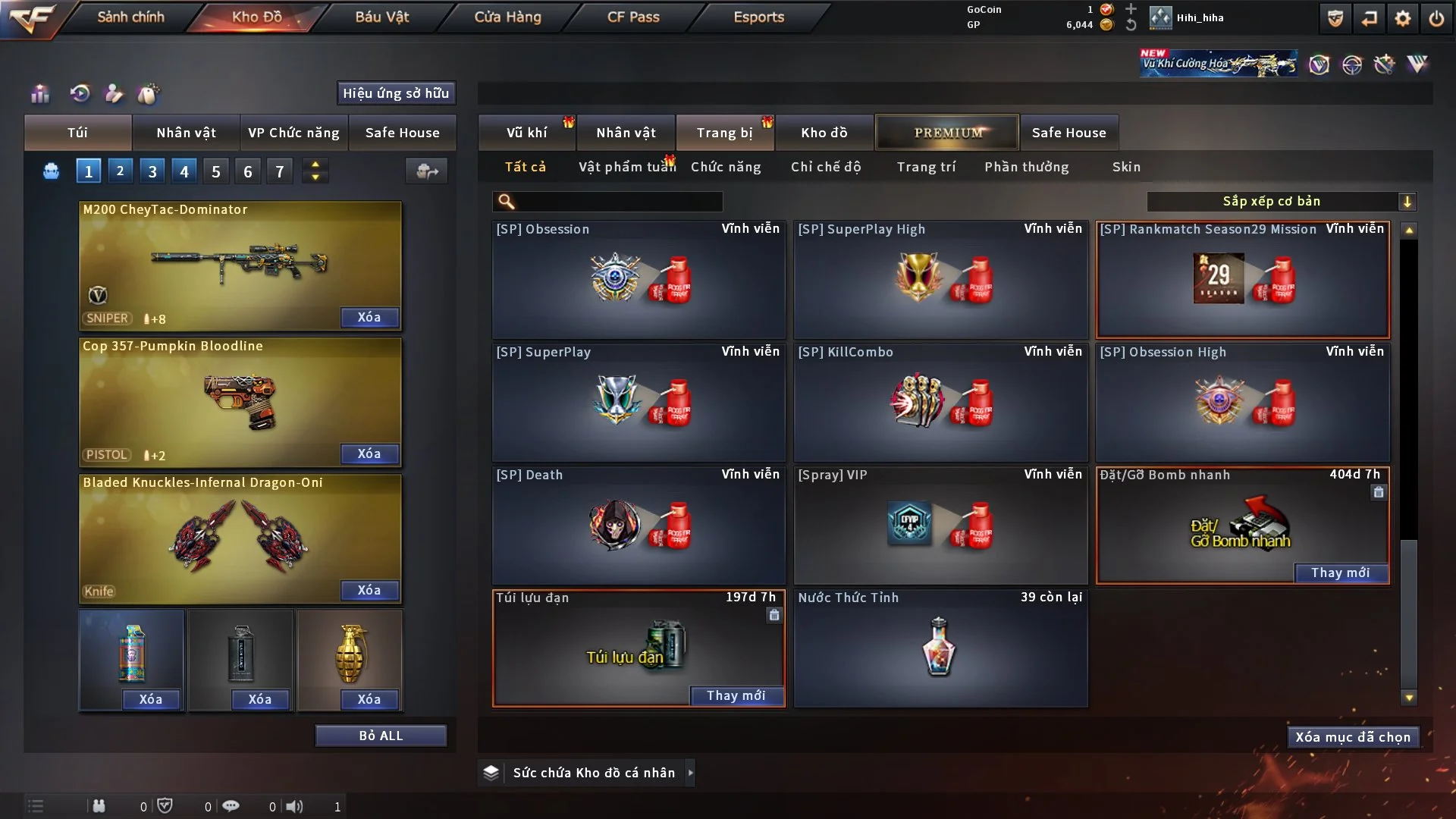Open the Cửa Hàng shop menu
The width and height of the screenshot is (1456, 819).
(507, 17)
